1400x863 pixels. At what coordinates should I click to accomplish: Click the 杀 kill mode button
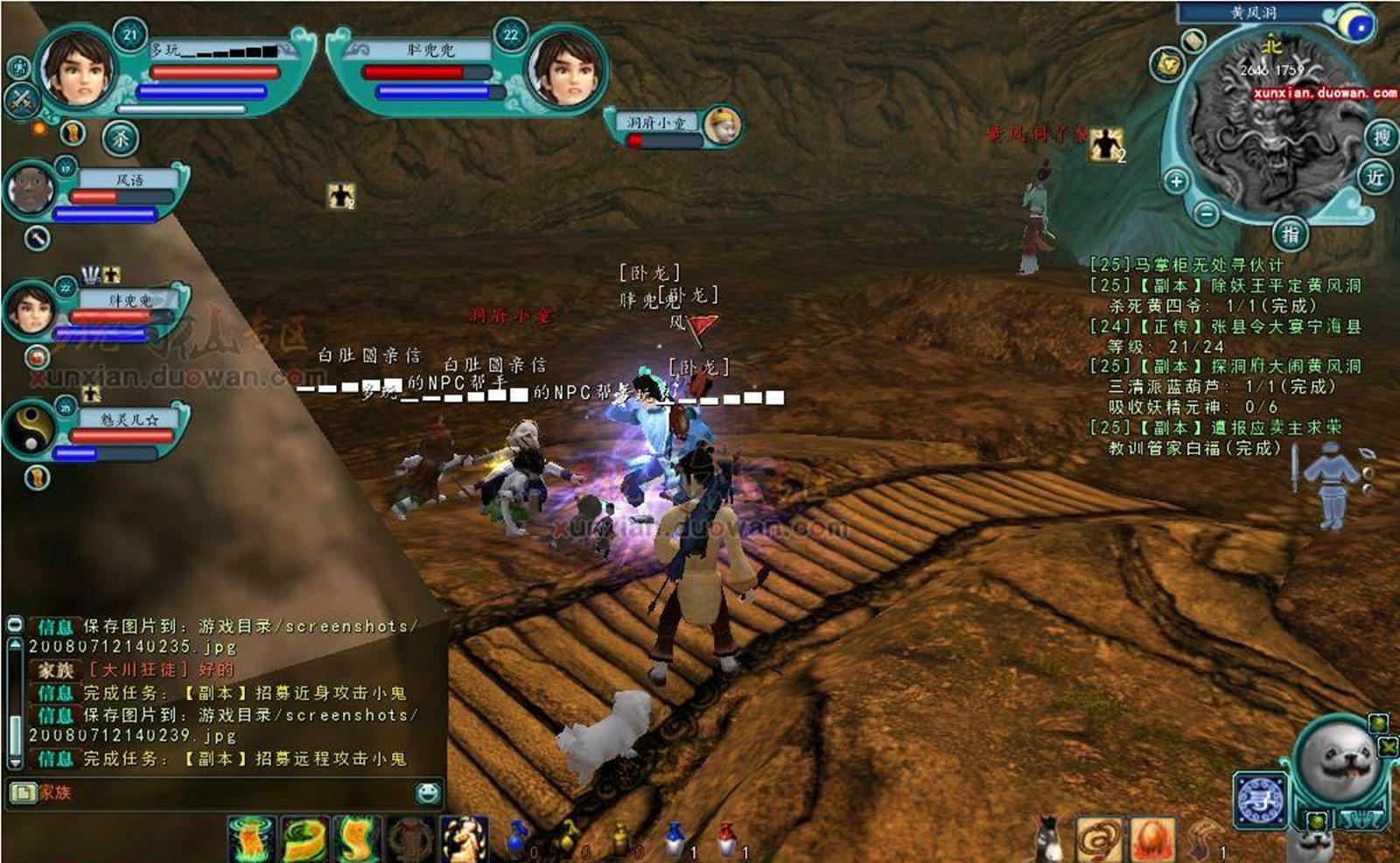pos(121,138)
